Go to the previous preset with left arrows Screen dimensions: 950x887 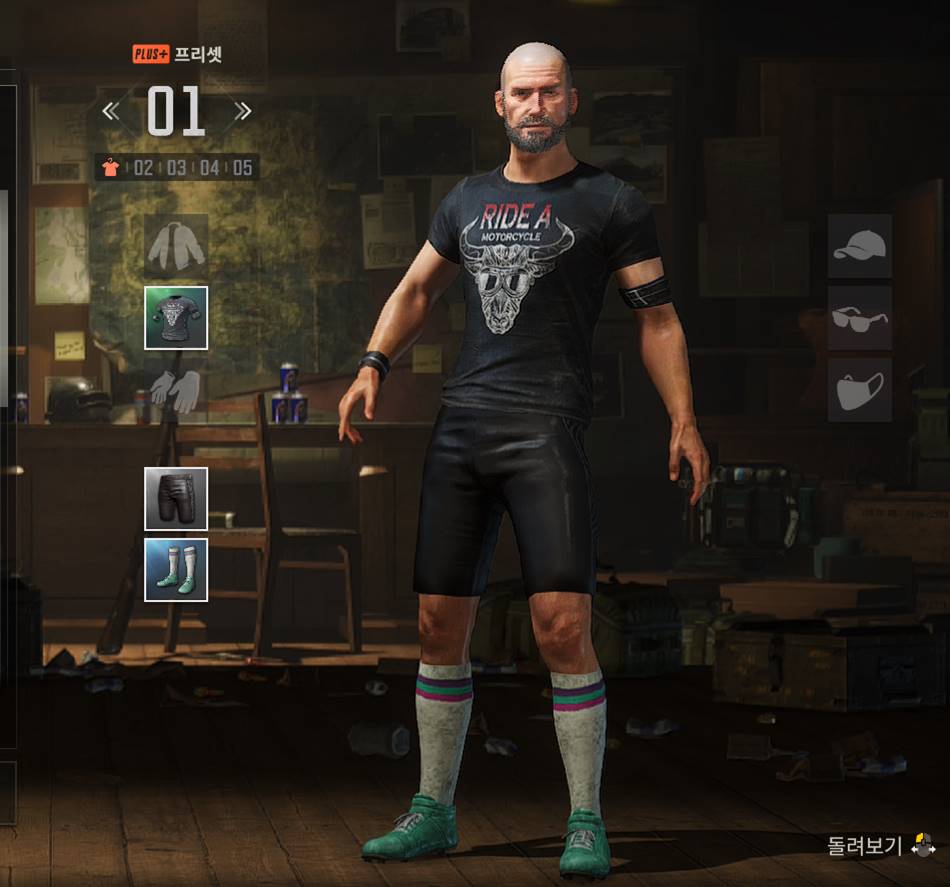[111, 111]
